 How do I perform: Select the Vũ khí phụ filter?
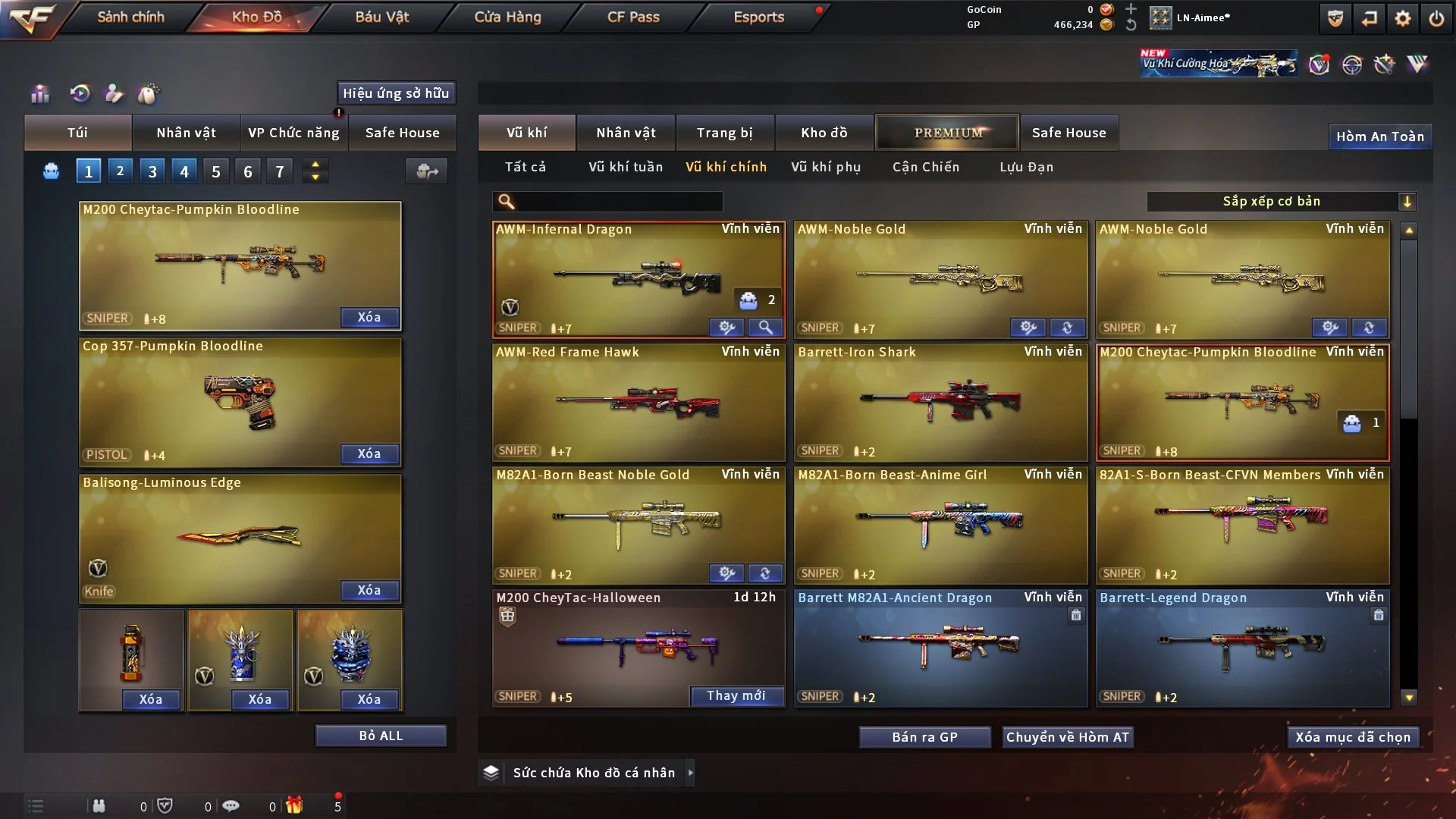click(826, 167)
